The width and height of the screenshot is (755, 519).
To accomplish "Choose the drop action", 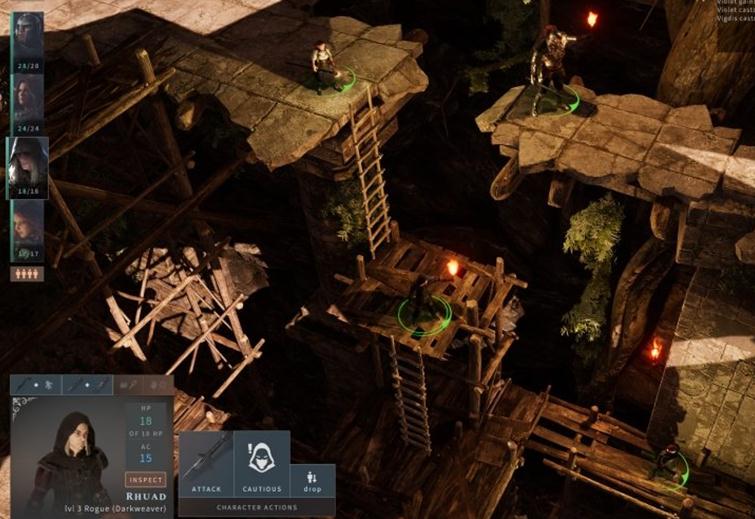I will (313, 480).
